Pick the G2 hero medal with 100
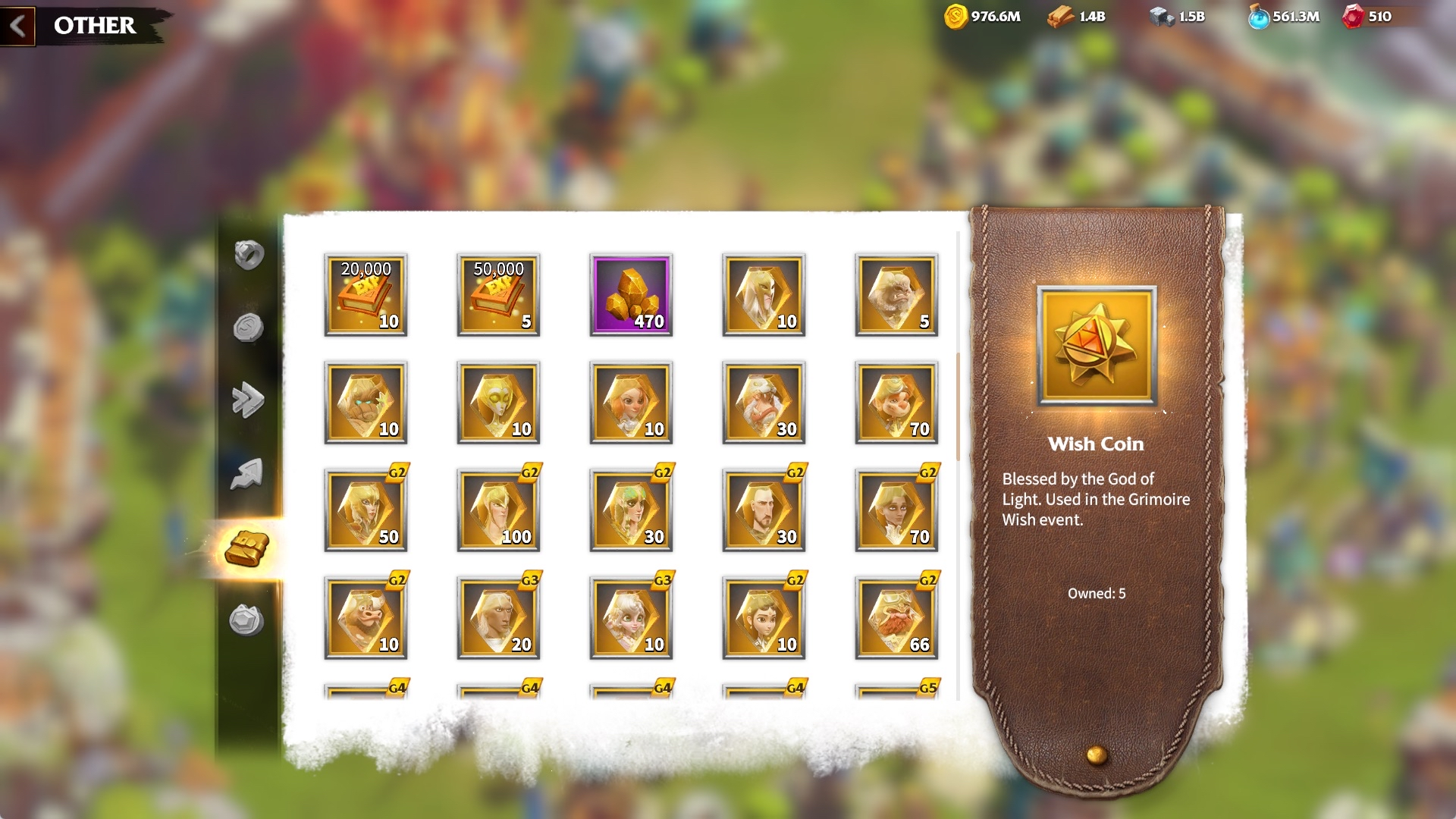The image size is (1456, 819). pos(498,510)
